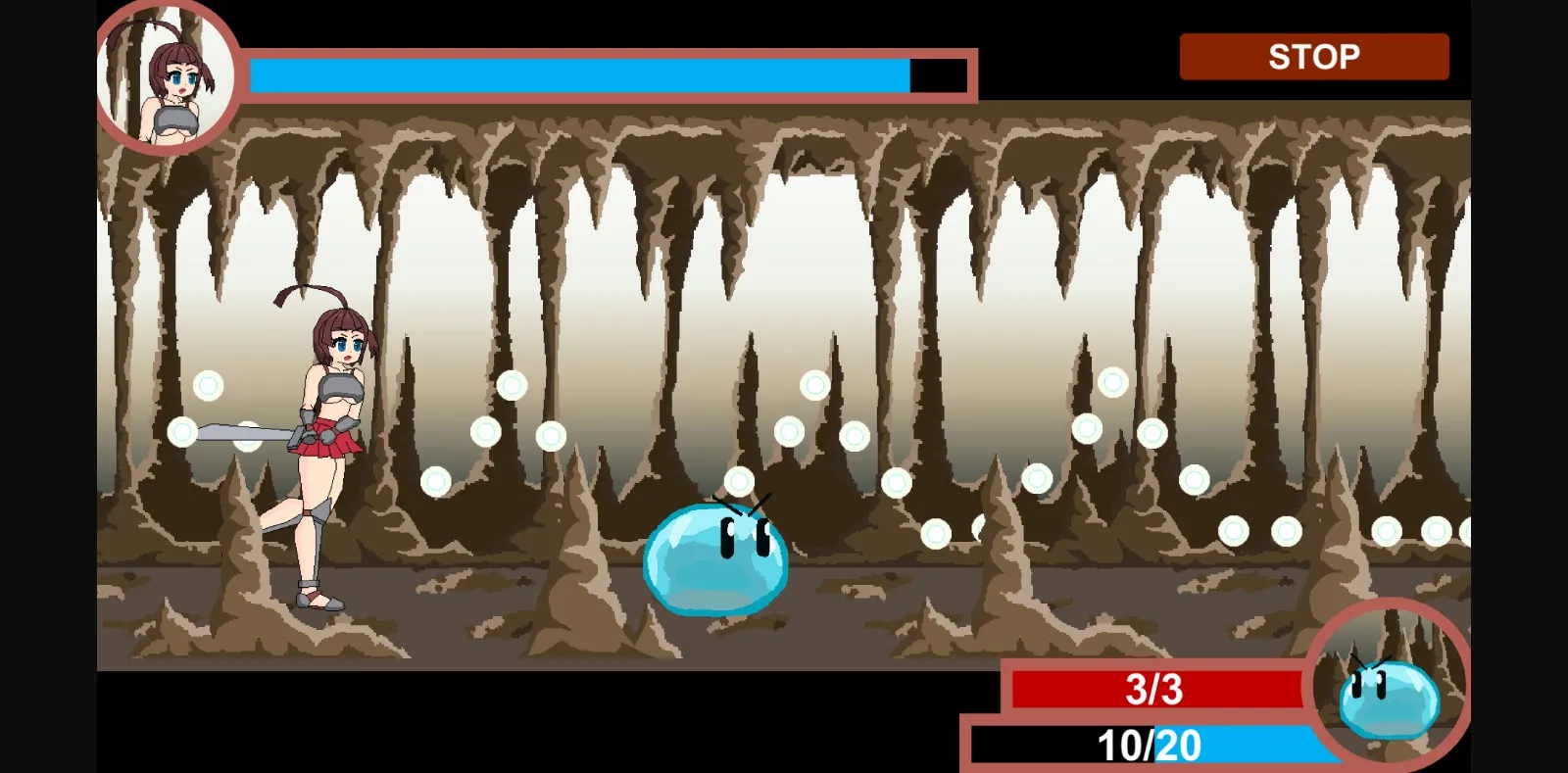Click a glowing orb near the slime
Image resolution: width=1568 pixels, height=773 pixels.
tap(738, 482)
